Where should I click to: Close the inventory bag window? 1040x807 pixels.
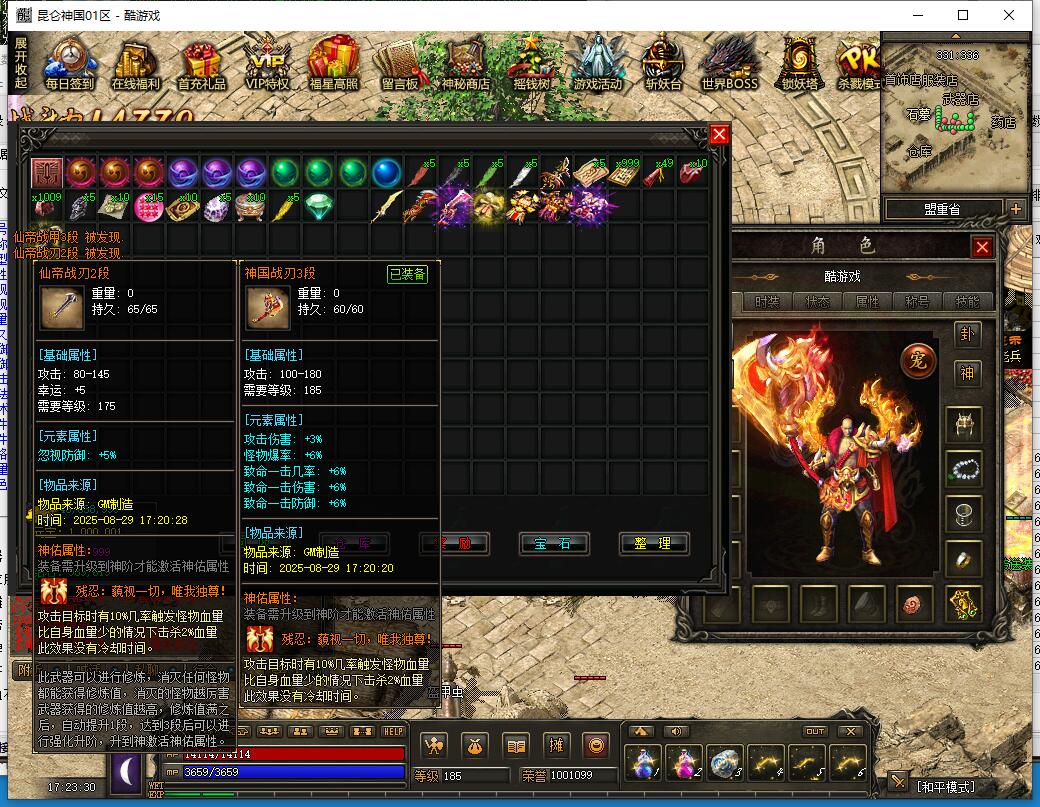[x=719, y=135]
